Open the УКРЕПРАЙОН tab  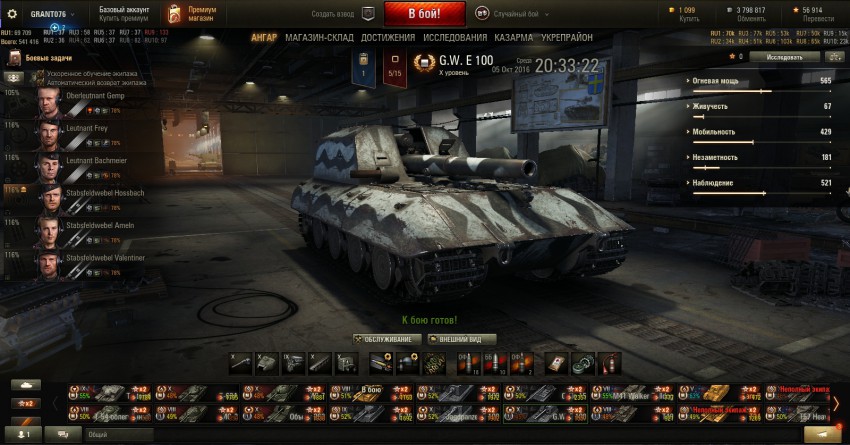click(x=567, y=37)
